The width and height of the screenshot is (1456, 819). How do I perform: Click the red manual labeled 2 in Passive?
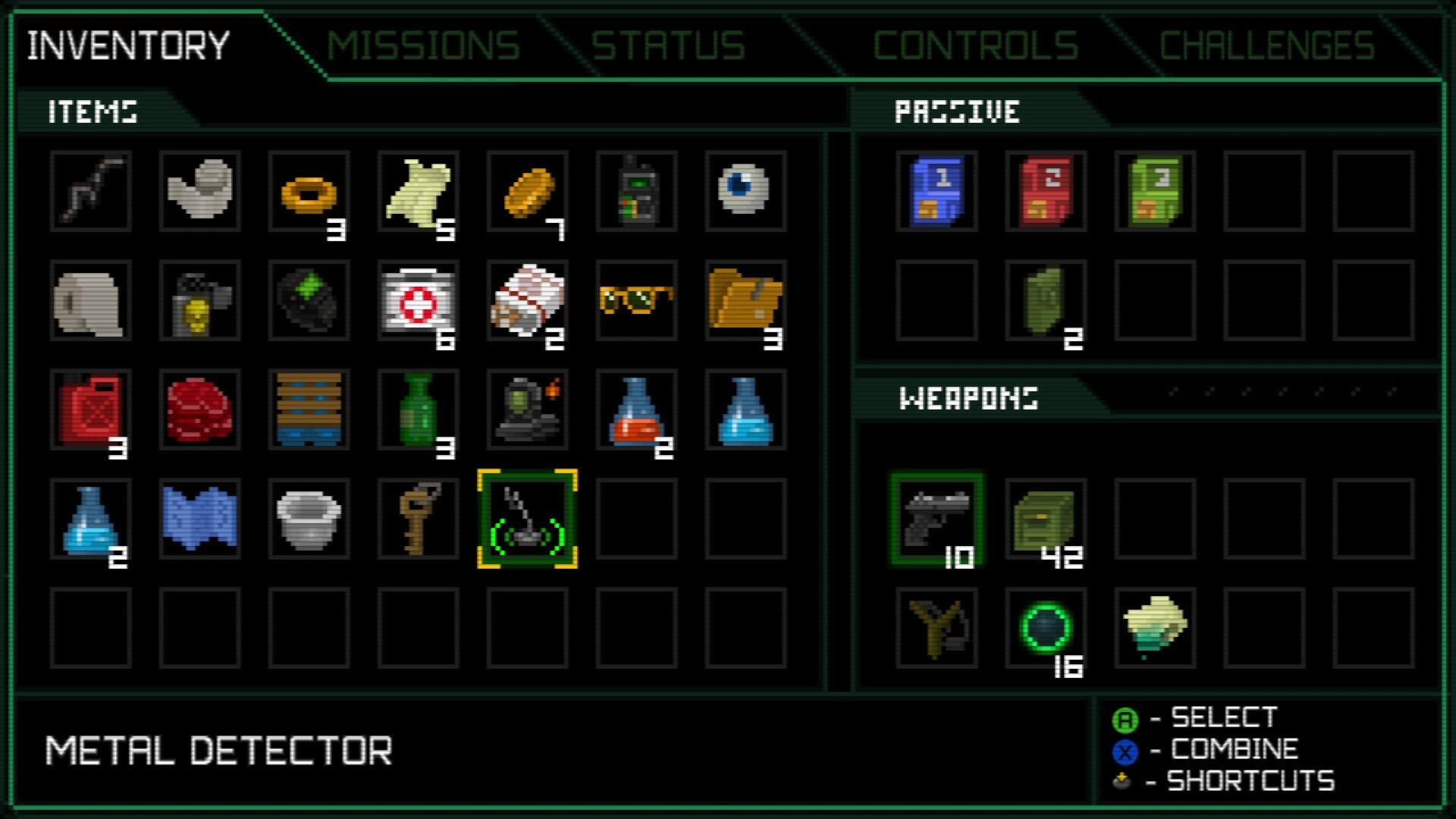(1046, 191)
